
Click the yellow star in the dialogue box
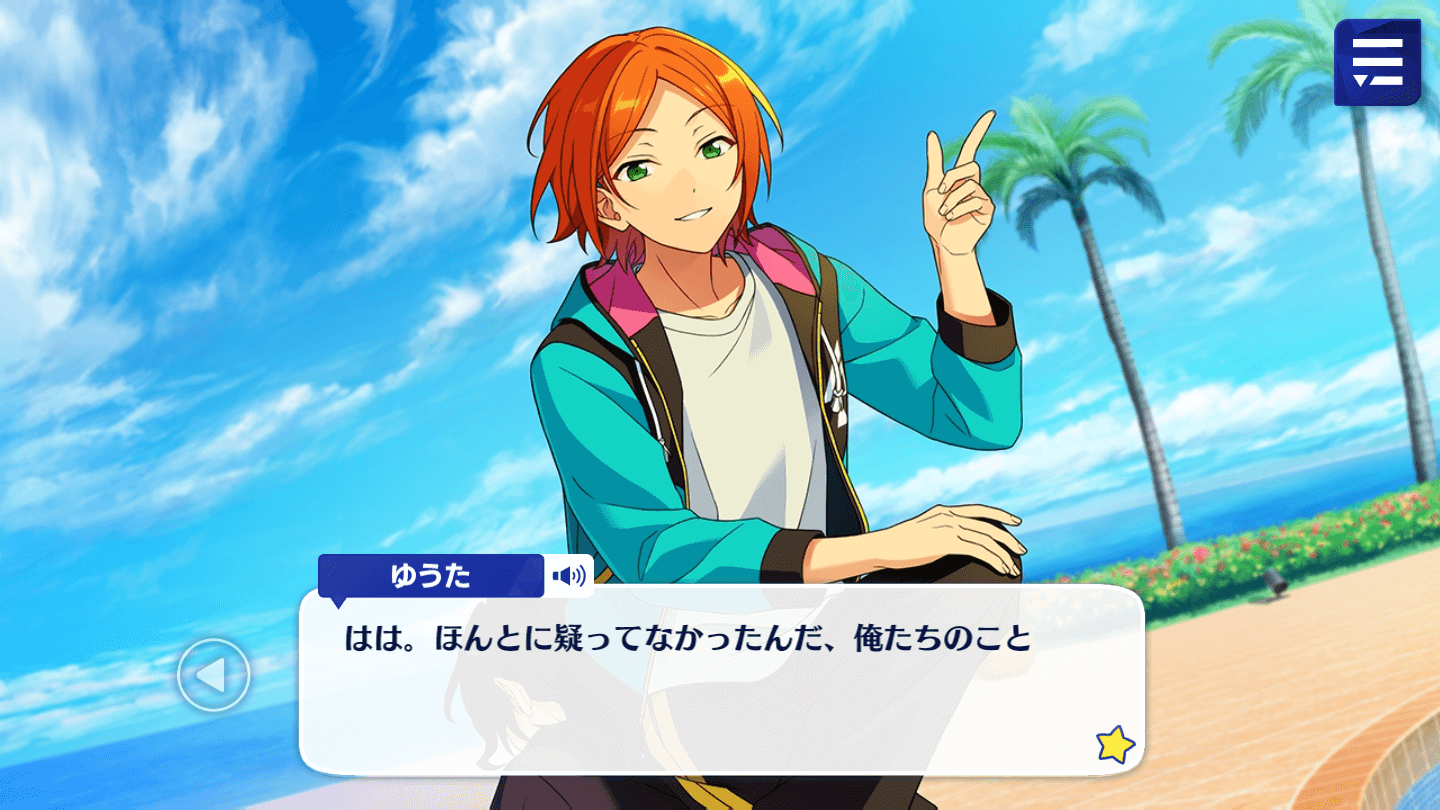[x=1115, y=744]
